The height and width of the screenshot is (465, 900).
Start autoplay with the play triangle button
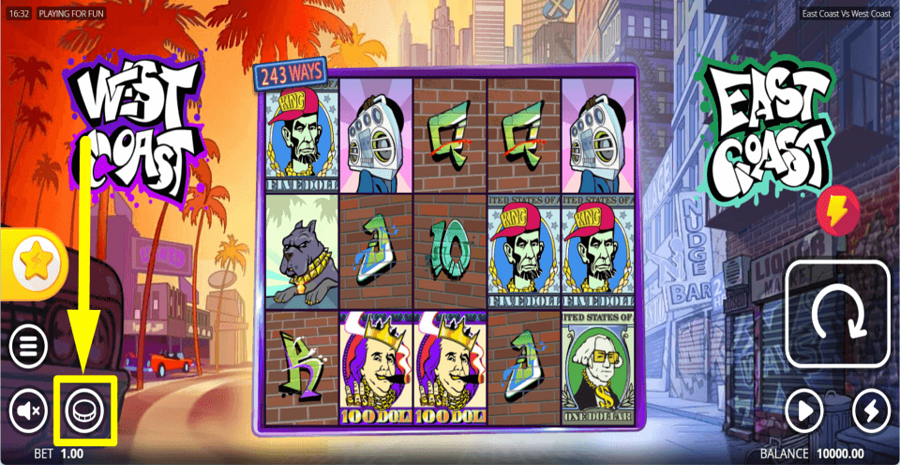coord(805,410)
